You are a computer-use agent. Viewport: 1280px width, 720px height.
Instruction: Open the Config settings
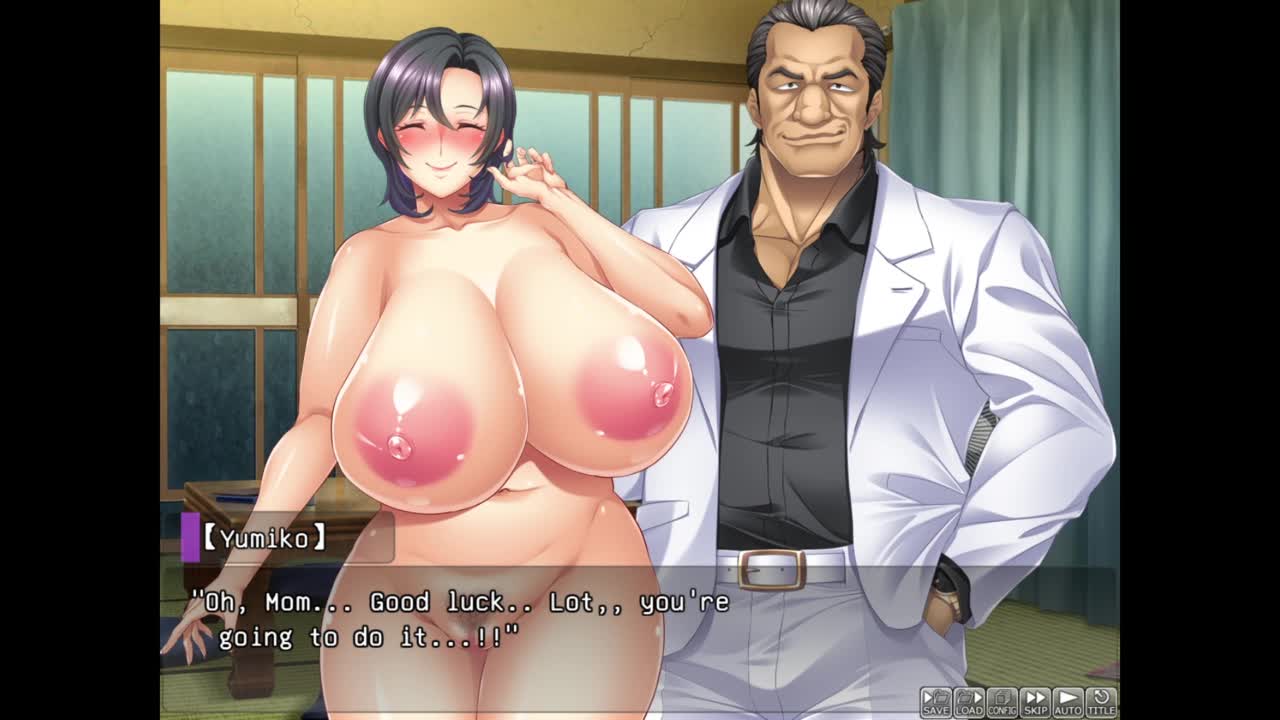pos(1002,702)
